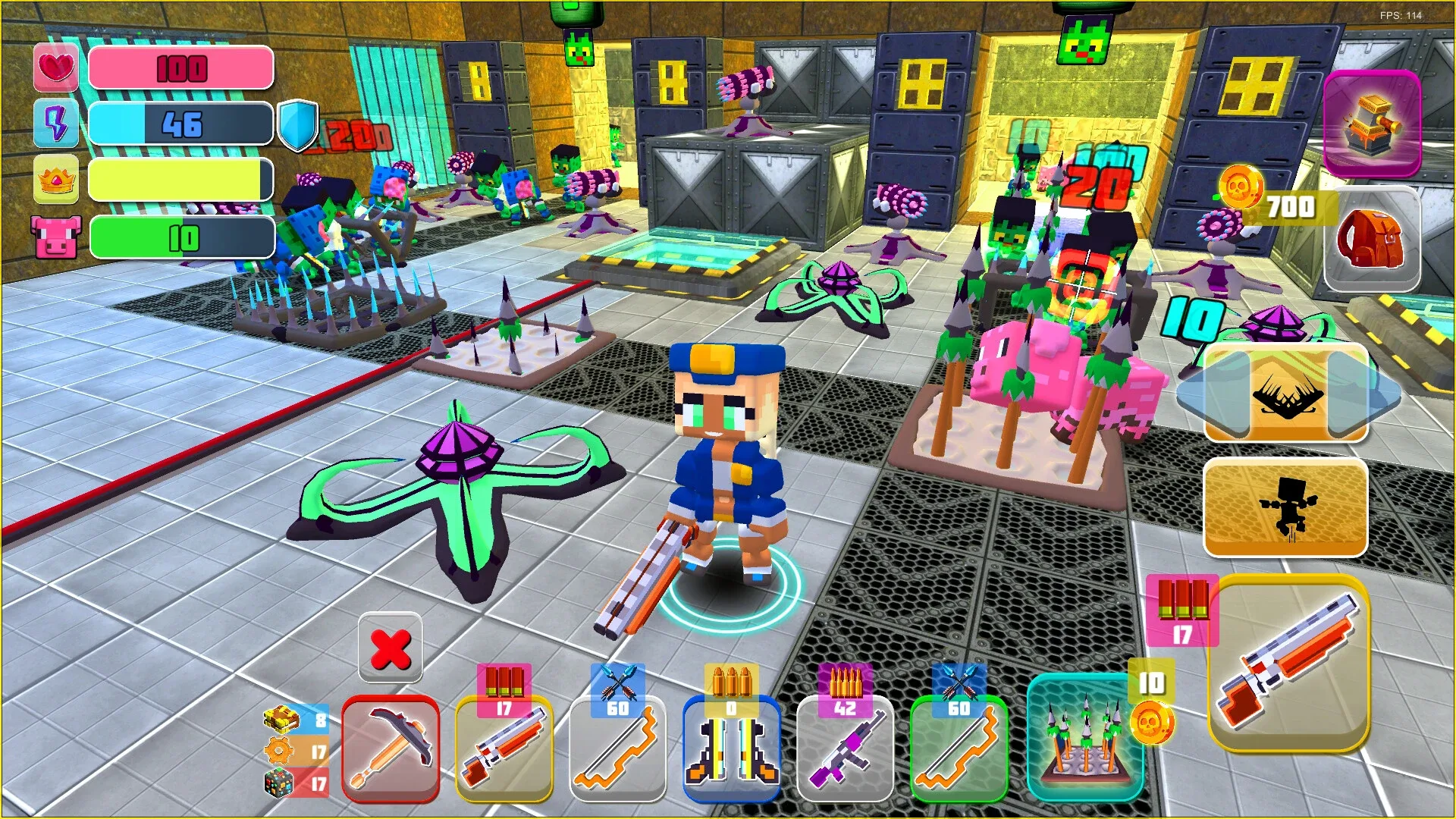
Task: Click the blue energy bar showing 46
Action: pos(180,124)
